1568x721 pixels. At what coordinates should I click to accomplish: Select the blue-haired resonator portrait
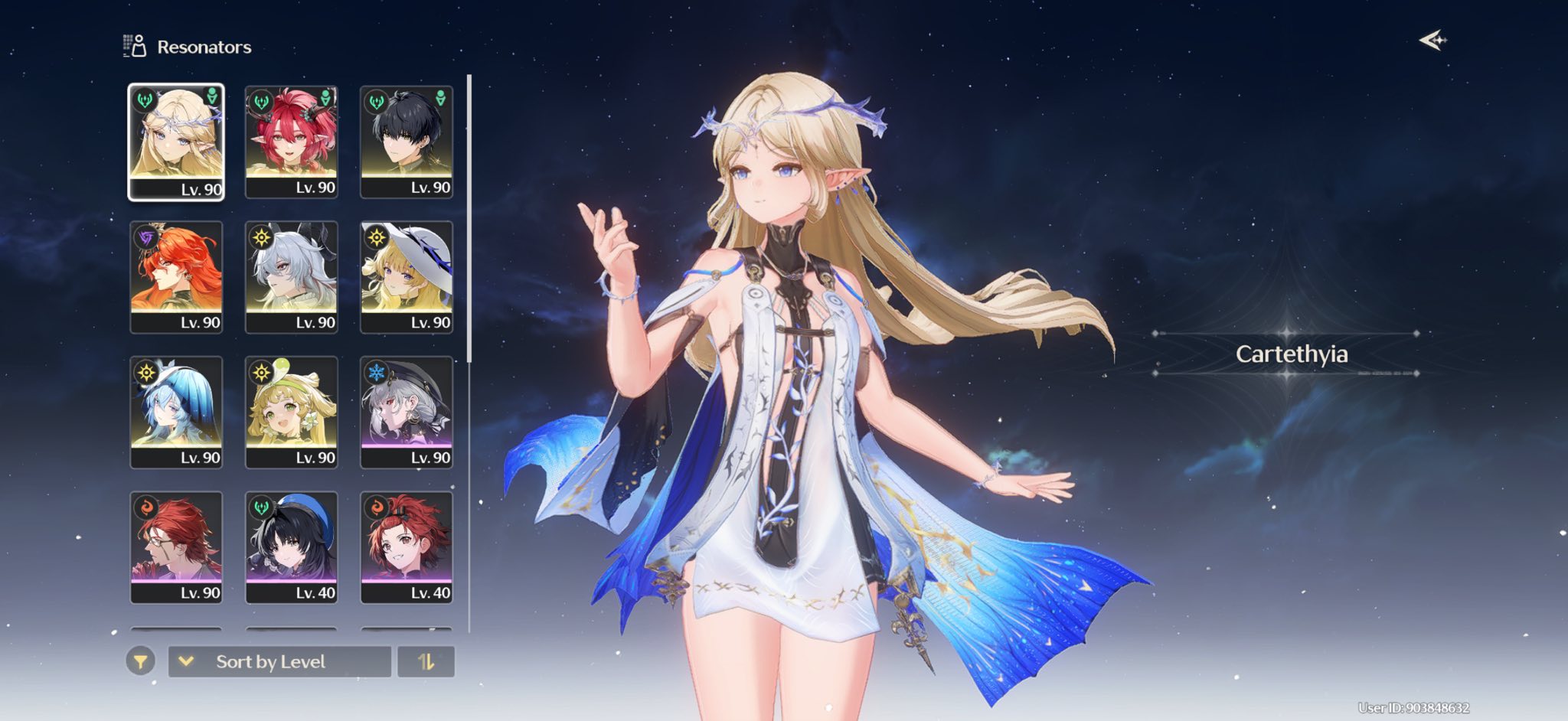176,412
